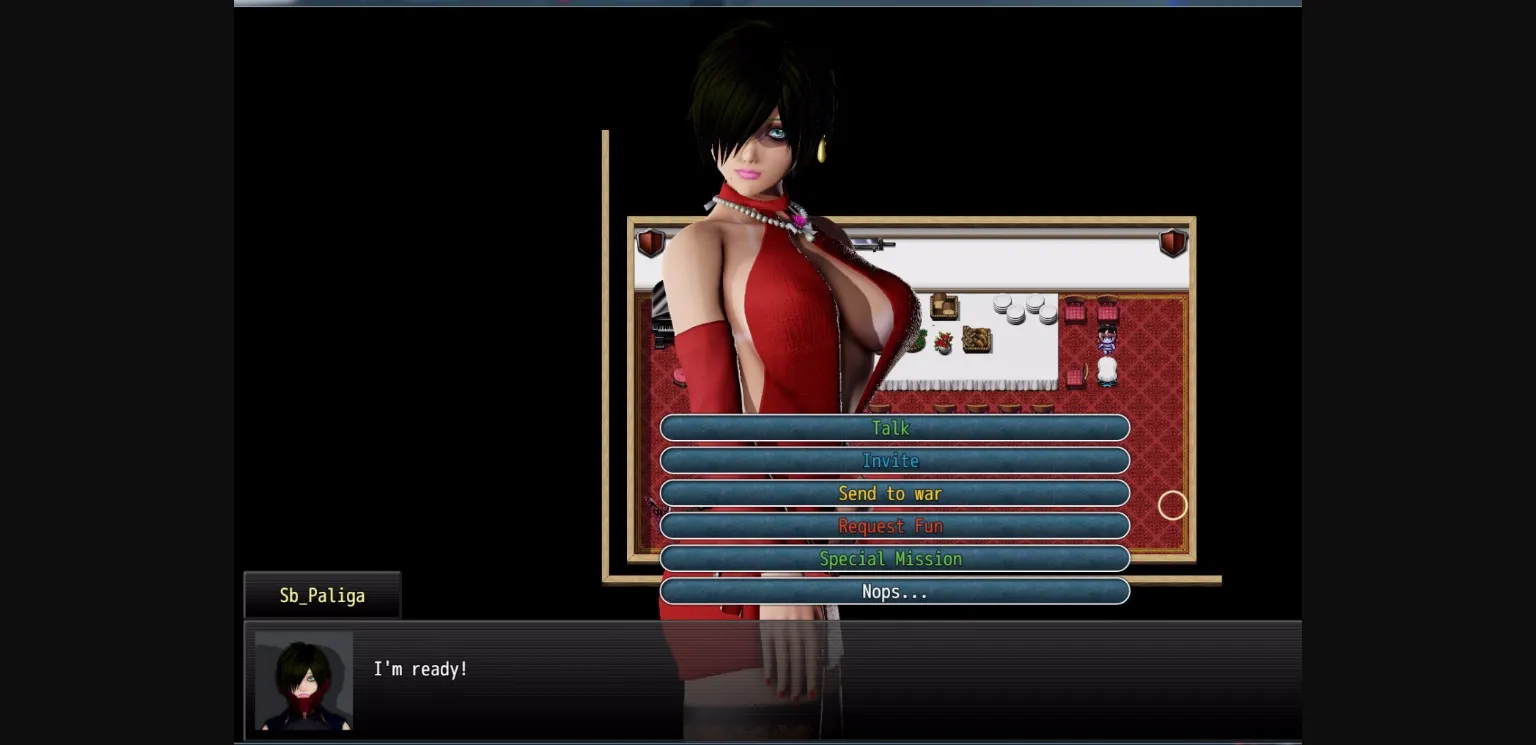Screen dimensions: 1536x745
Task: Click the left shield emblem on the map frame
Action: [x=651, y=242]
